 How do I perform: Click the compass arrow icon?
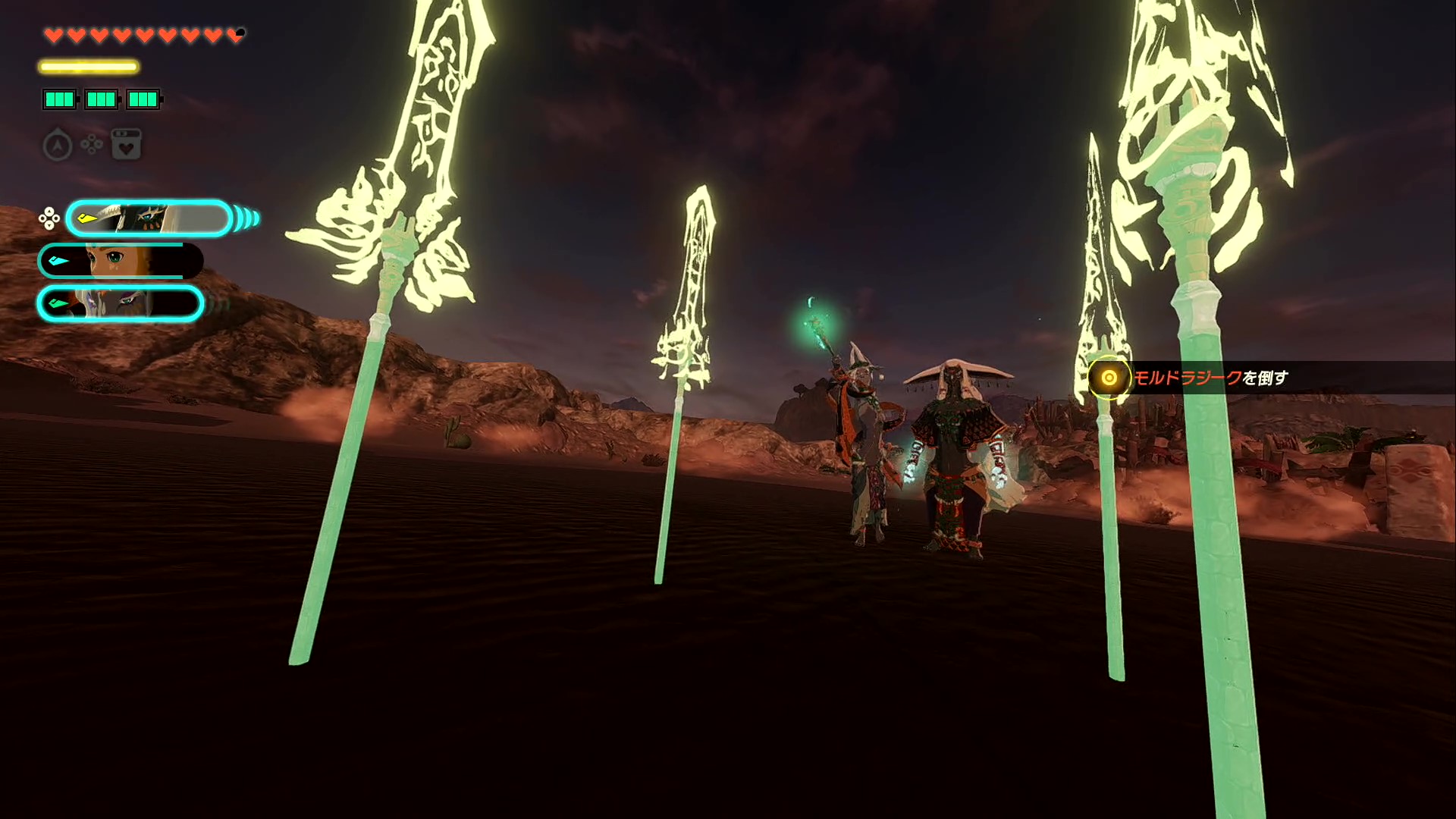pos(58,145)
